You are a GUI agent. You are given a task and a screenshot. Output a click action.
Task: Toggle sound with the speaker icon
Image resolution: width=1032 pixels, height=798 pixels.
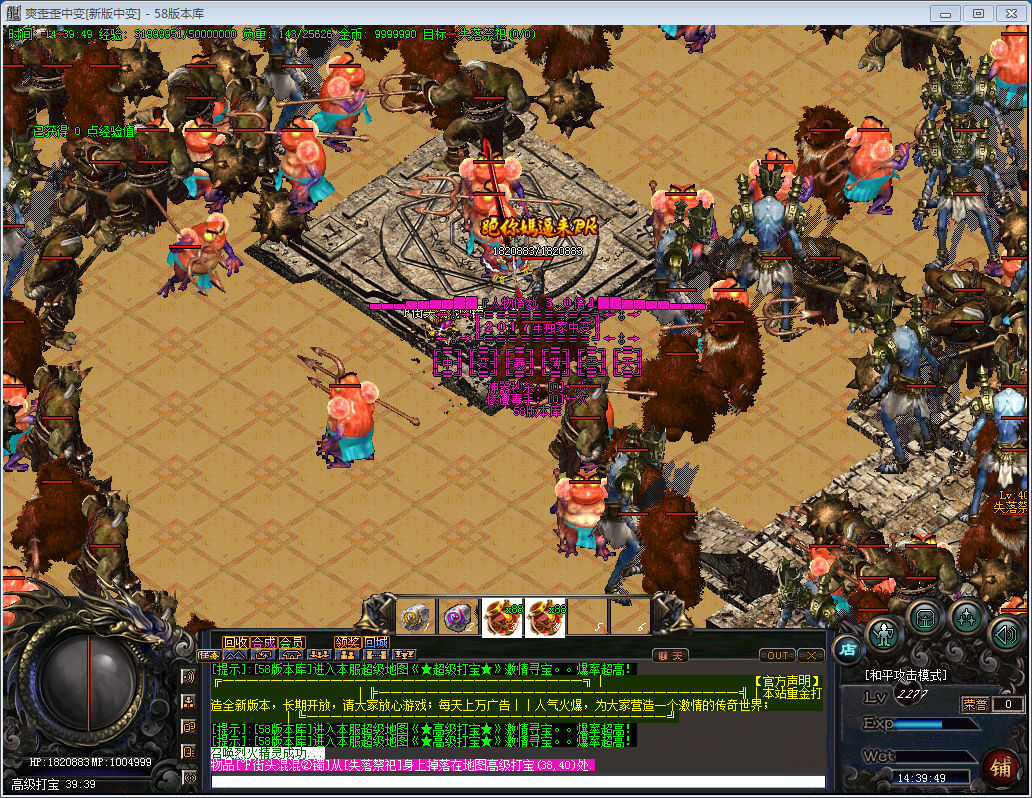pyautogui.click(x=1004, y=632)
